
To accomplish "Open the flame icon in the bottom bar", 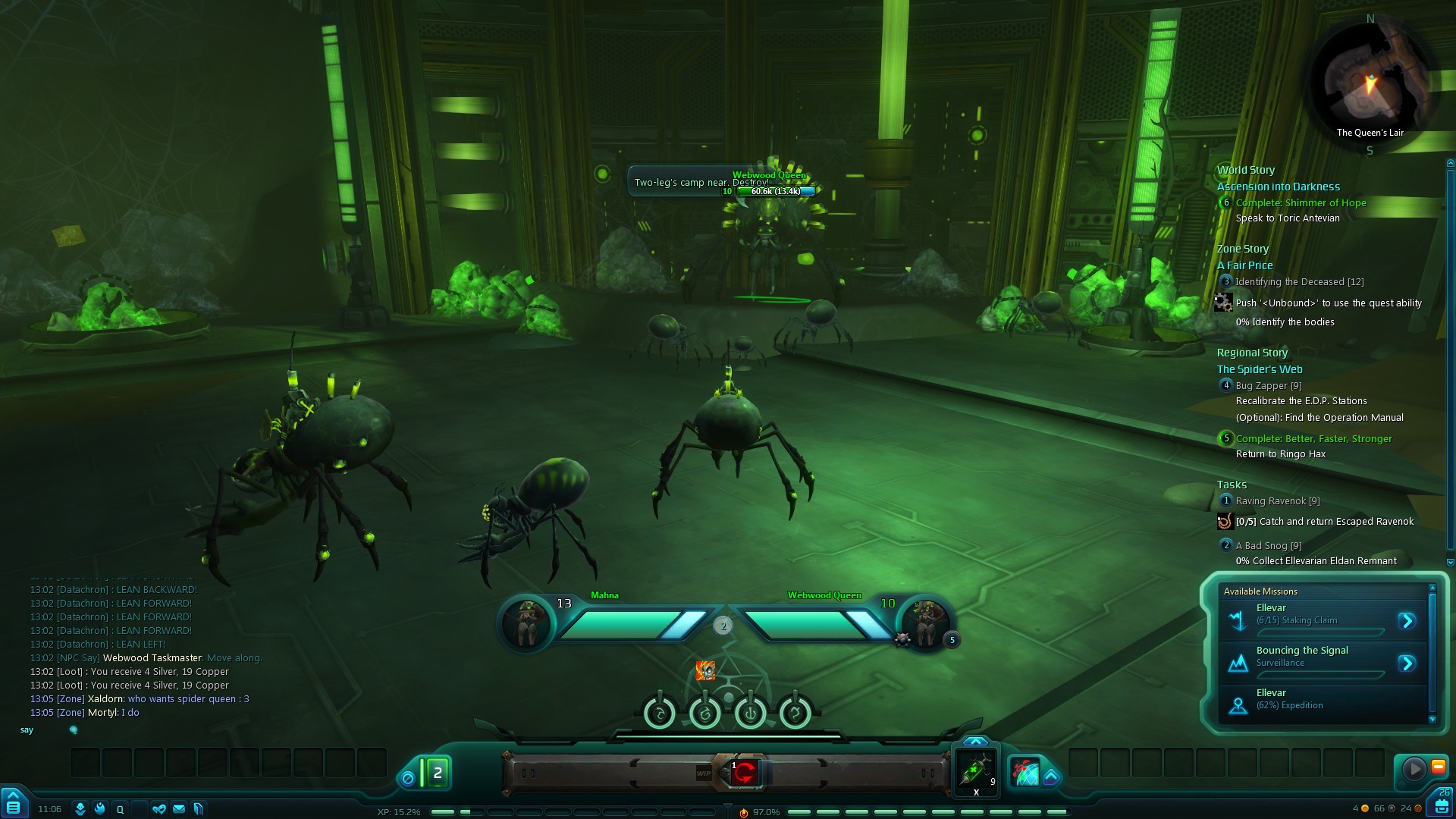I will coord(99,809).
